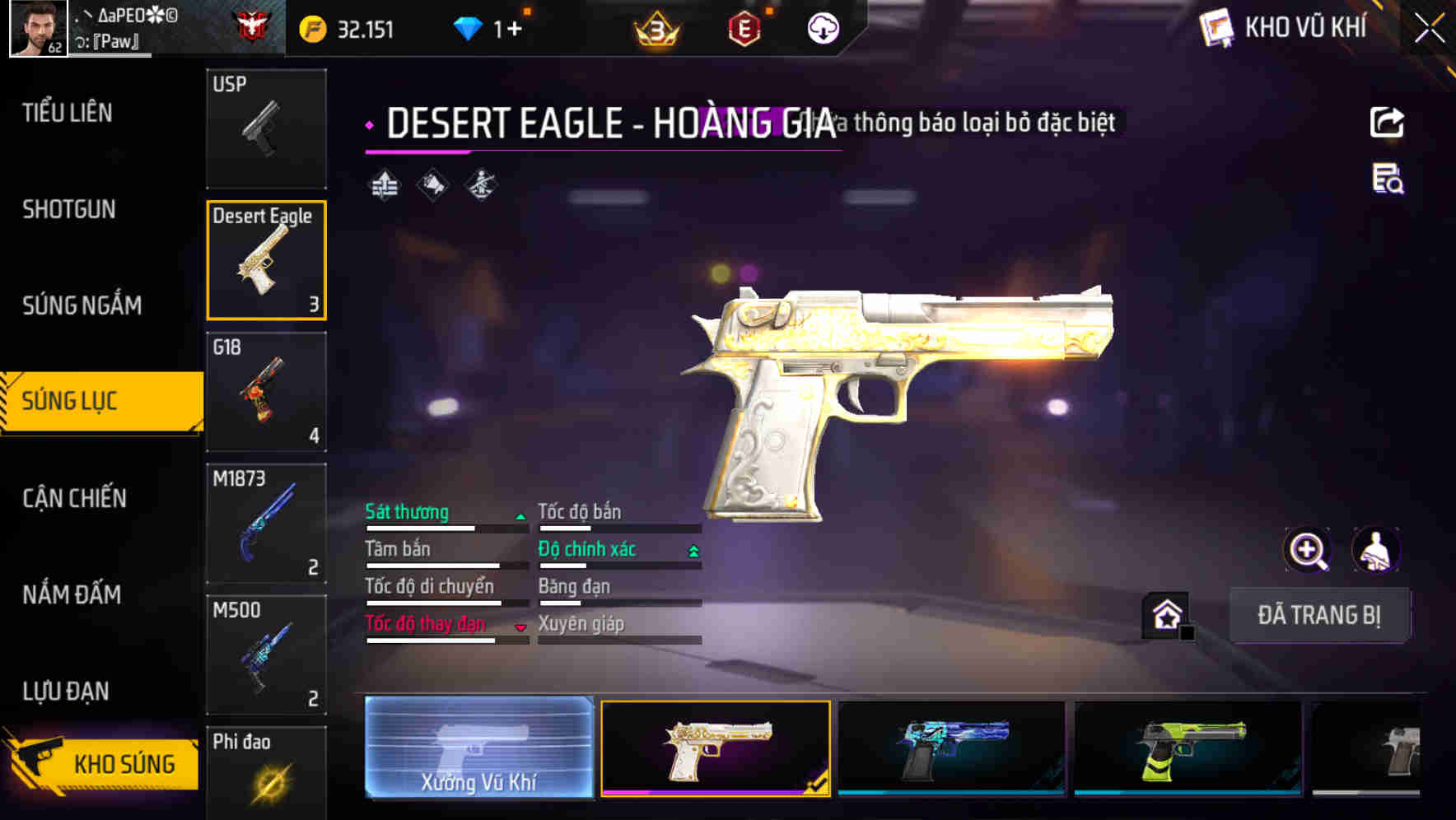Open the Nắm Đấm category
Viewport: 1456px width, 820px height.
click(x=72, y=594)
